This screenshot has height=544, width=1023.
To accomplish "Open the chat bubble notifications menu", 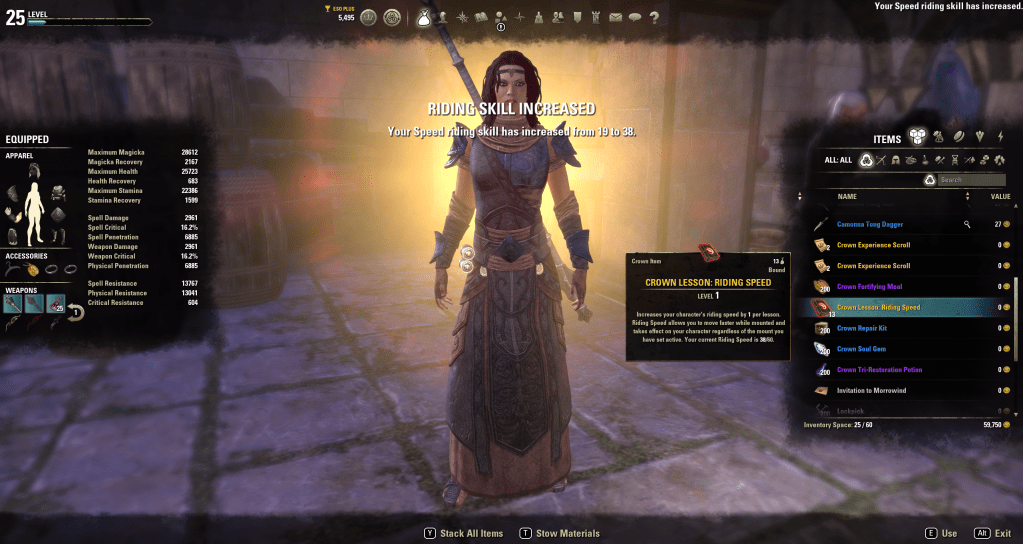I will [x=634, y=17].
